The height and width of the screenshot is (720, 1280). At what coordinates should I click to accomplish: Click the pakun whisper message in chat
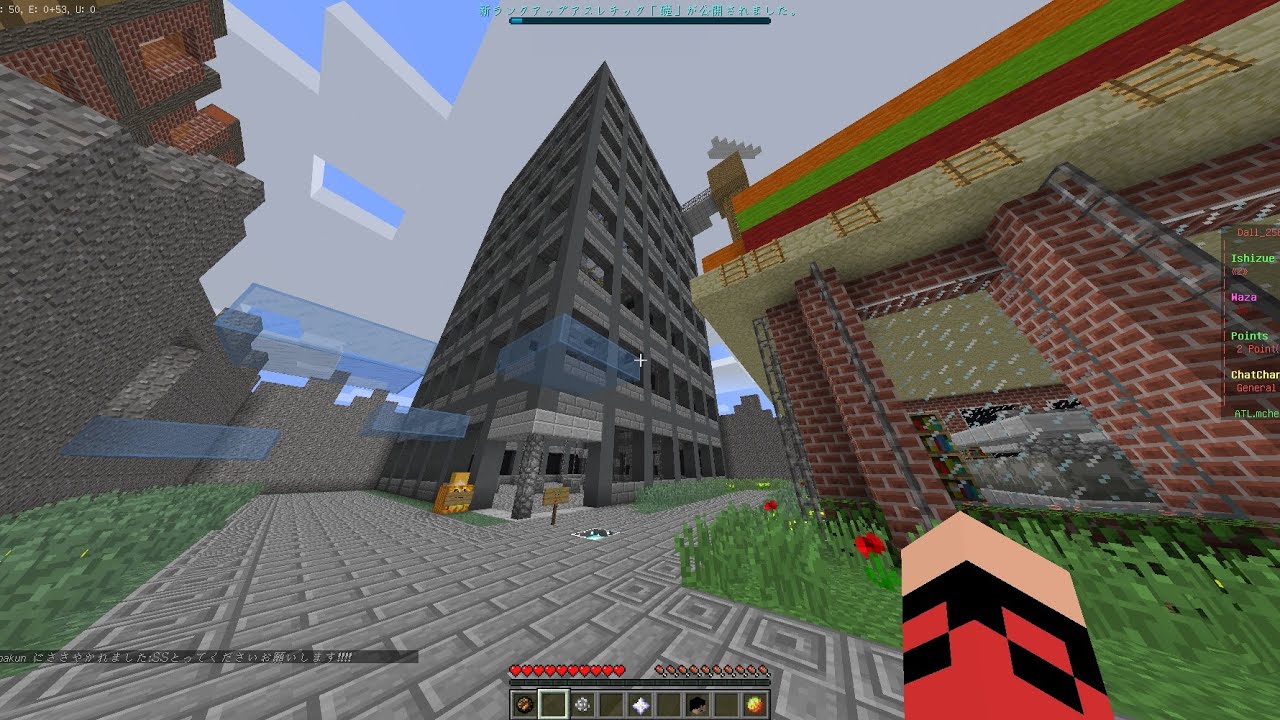pyautogui.click(x=180, y=657)
